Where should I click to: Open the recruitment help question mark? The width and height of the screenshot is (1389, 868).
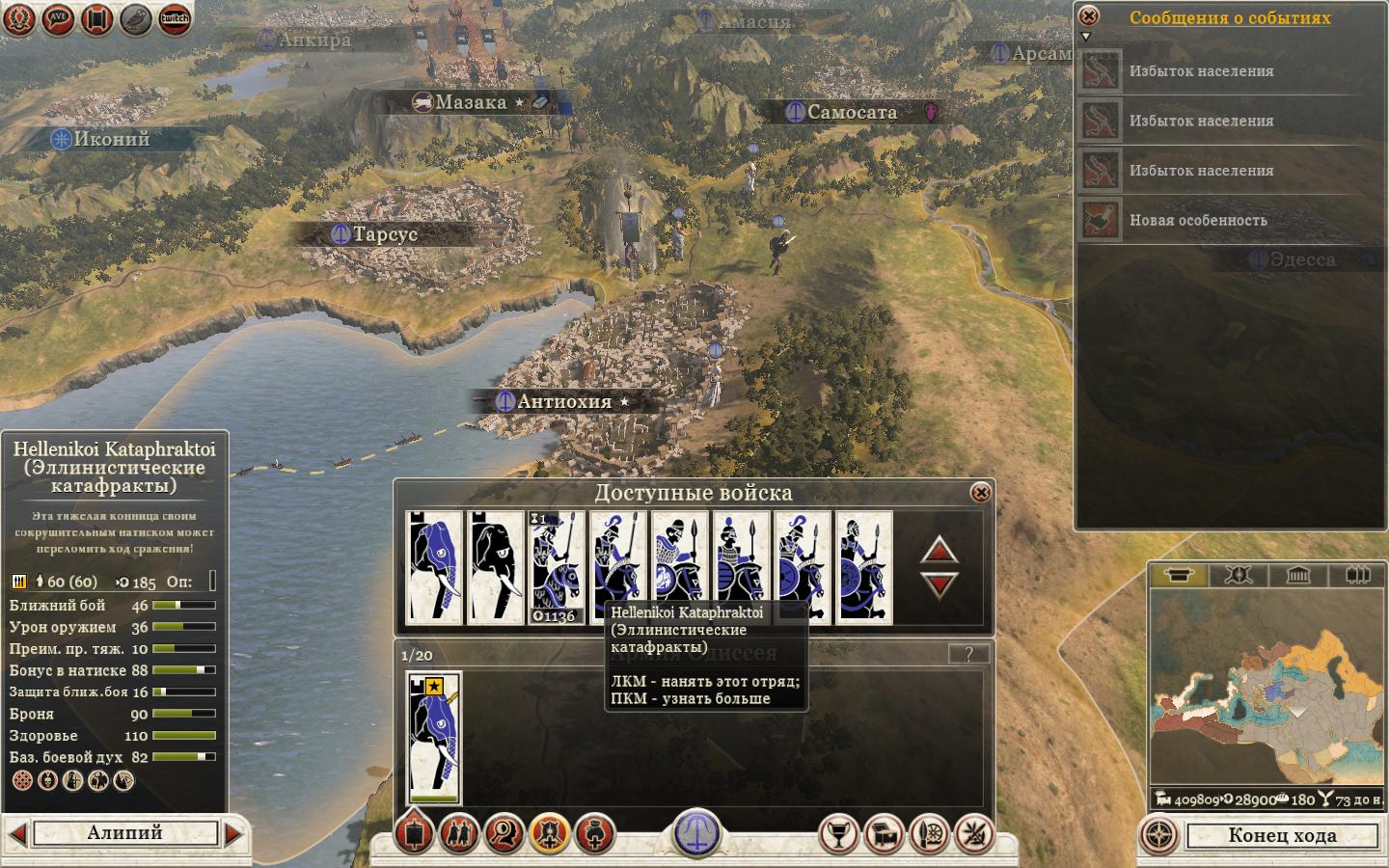[x=968, y=654]
